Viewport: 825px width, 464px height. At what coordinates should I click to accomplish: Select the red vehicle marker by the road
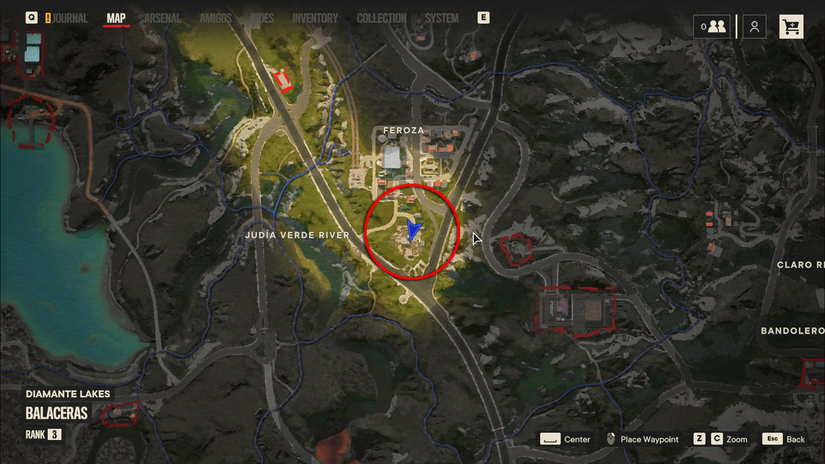pos(283,78)
